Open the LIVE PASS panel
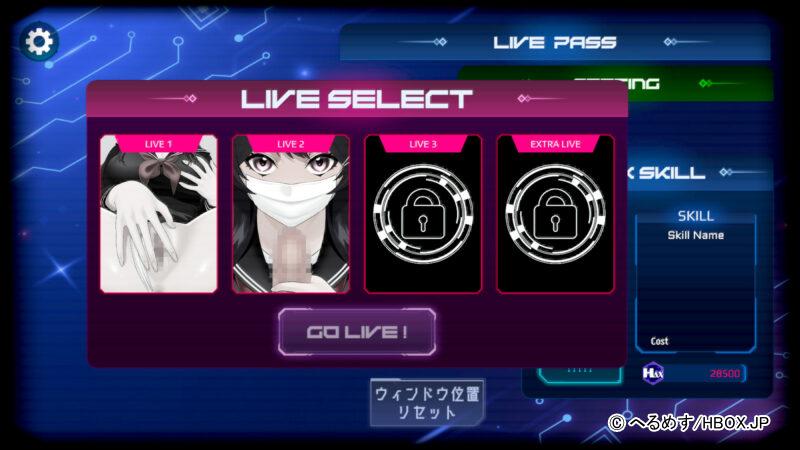Viewport: 800px width, 450px height. (555, 42)
